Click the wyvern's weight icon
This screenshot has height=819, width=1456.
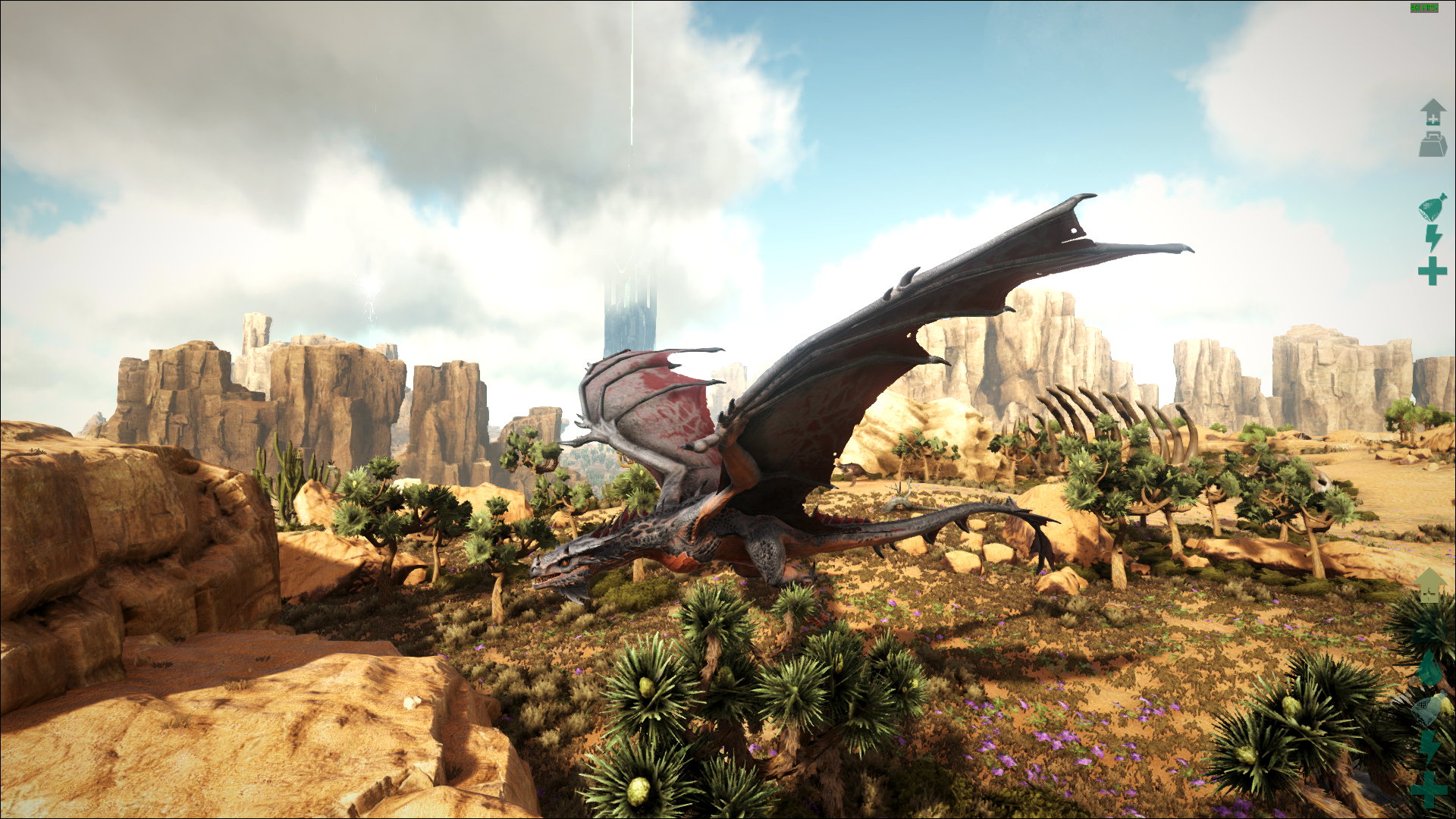[x=1432, y=144]
